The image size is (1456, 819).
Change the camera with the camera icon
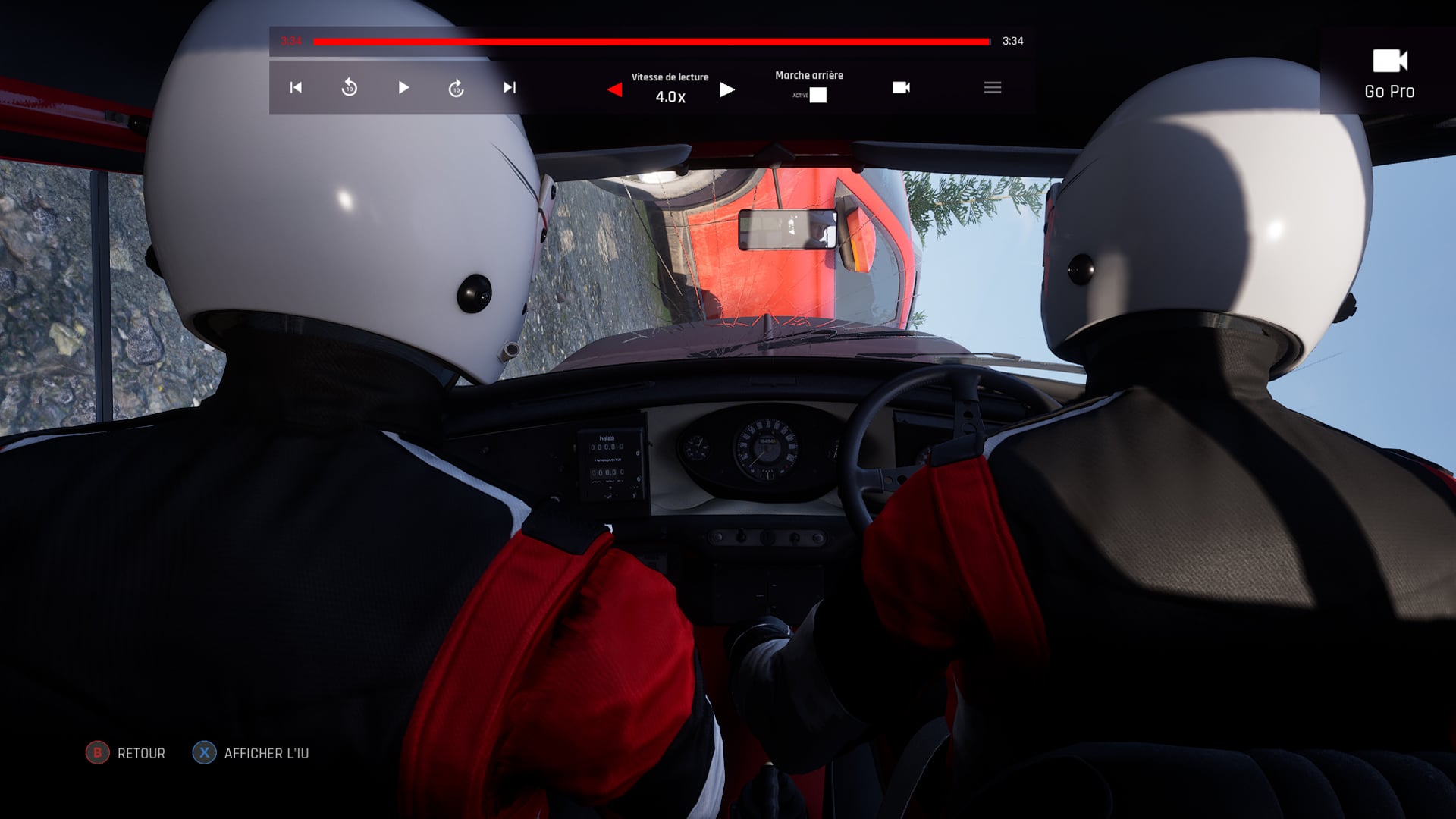tap(901, 88)
